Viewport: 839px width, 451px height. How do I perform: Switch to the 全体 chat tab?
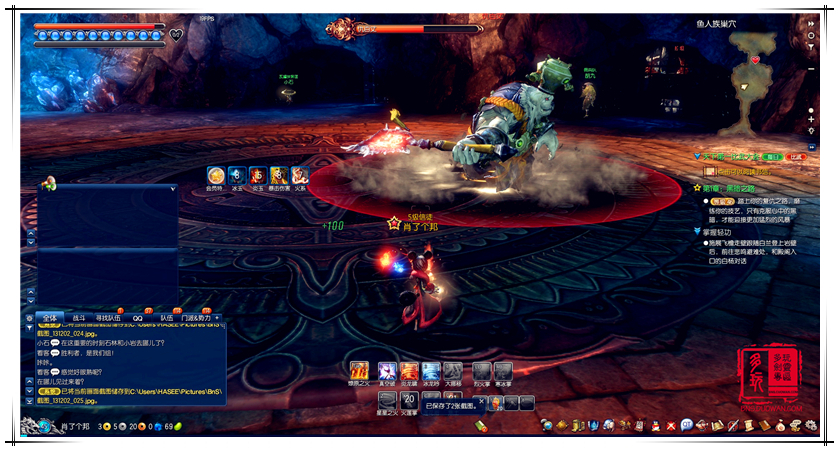tap(51, 318)
